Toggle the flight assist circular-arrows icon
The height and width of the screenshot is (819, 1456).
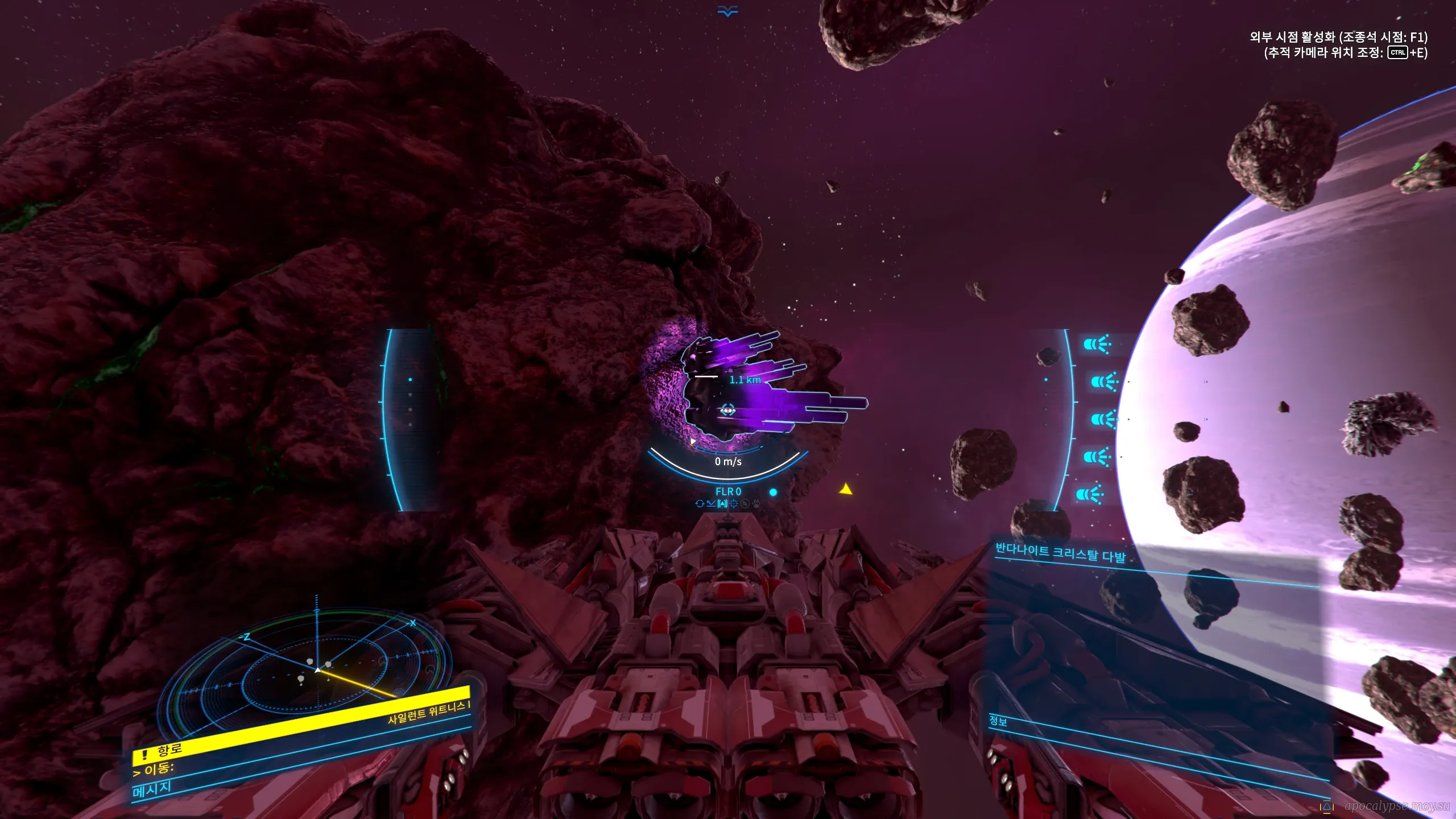coord(700,503)
